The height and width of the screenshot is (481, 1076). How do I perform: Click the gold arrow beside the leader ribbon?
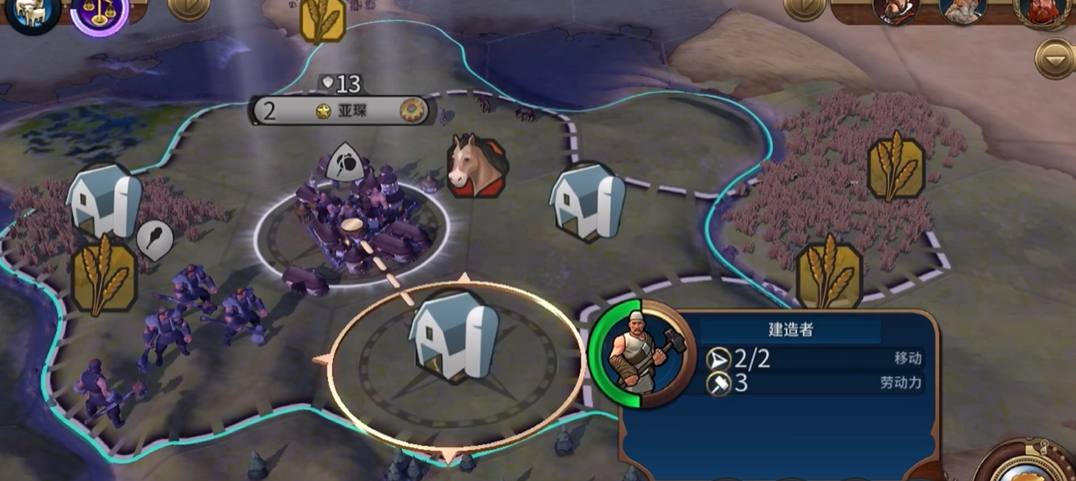(804, 8)
